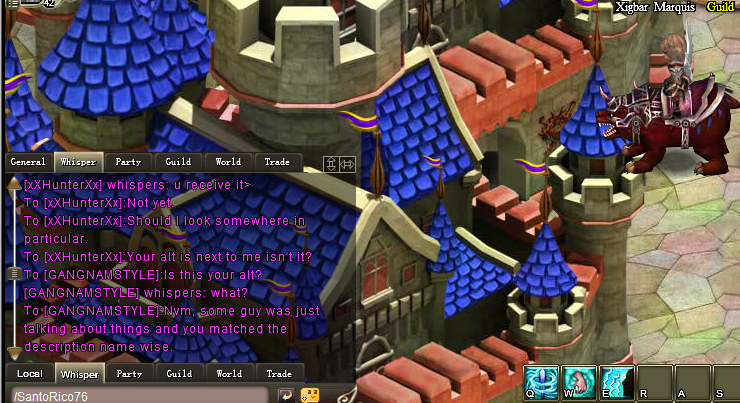Choose the Party channel tab above the input box
This screenshot has width=740, height=403.
(129, 374)
